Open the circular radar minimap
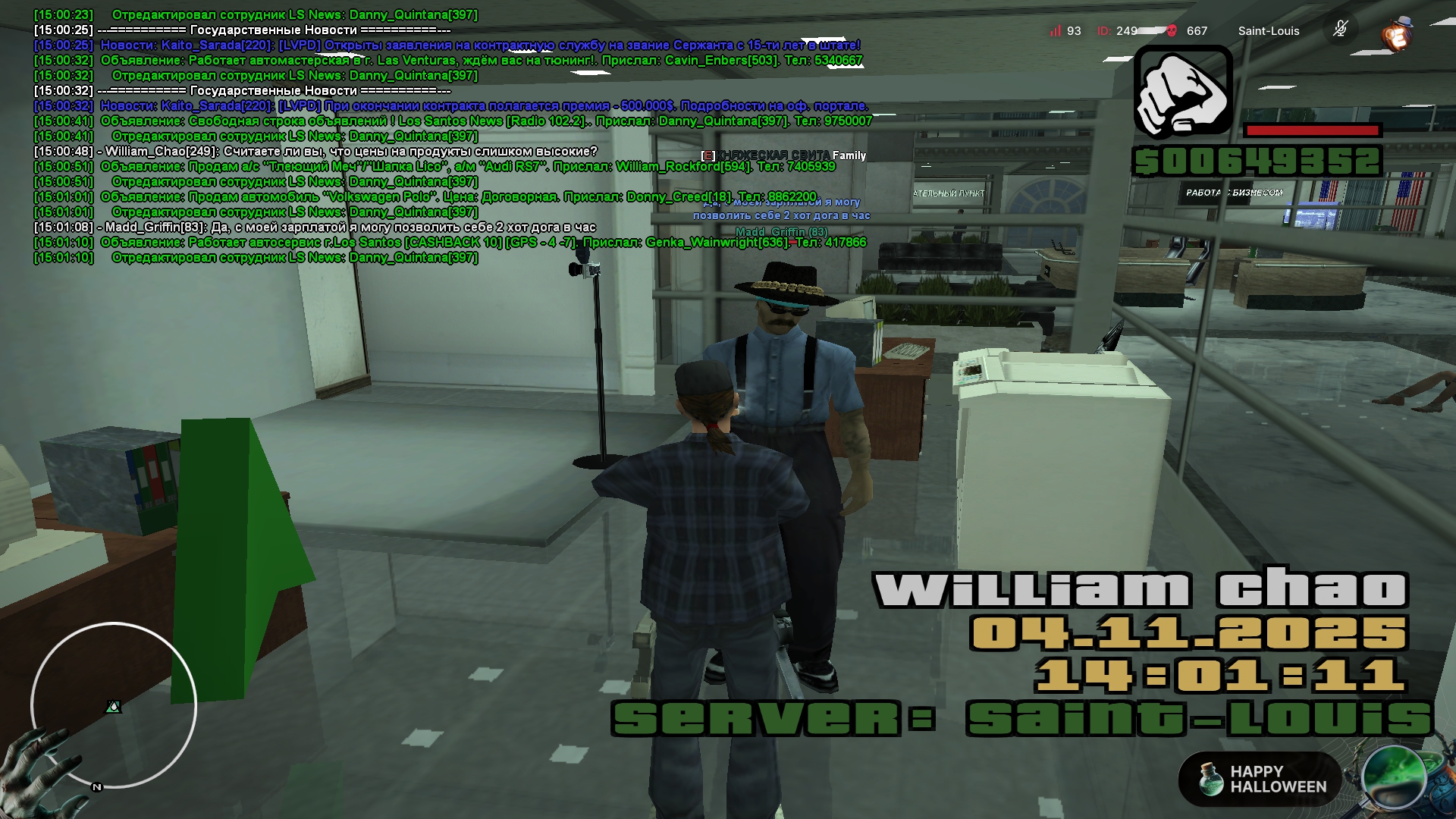Viewport: 1456px width, 819px height. click(x=114, y=705)
